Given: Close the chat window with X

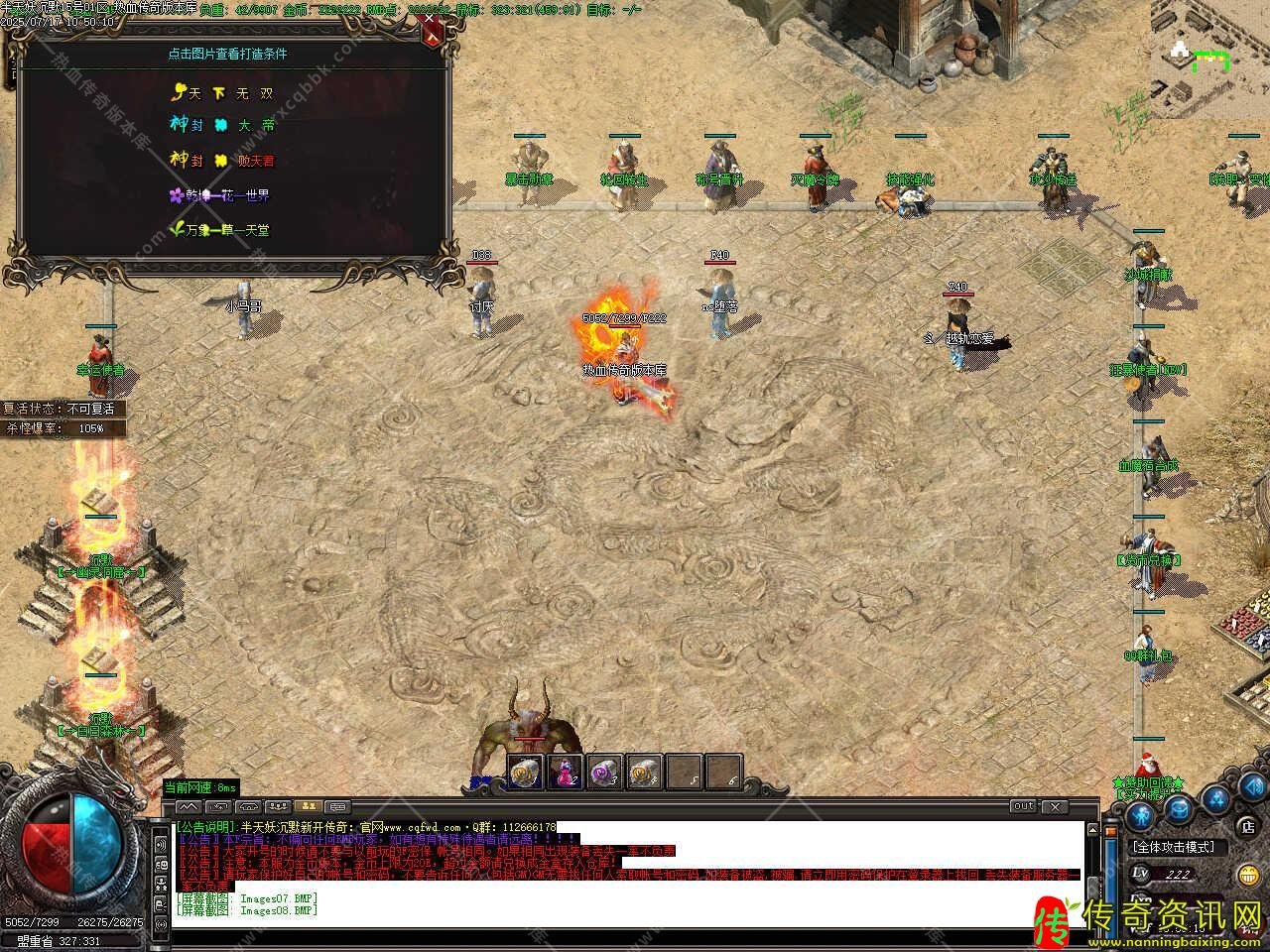Looking at the screenshot, I should (1054, 807).
